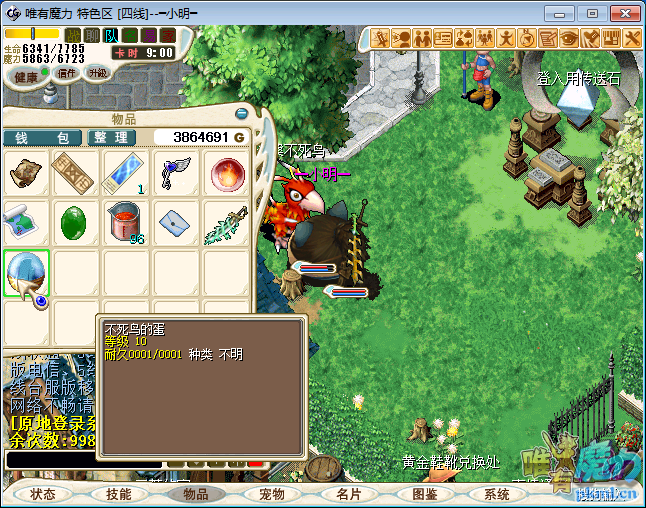The height and width of the screenshot is (508, 646).
Task: Click the 健康 health button
Action: point(26,77)
